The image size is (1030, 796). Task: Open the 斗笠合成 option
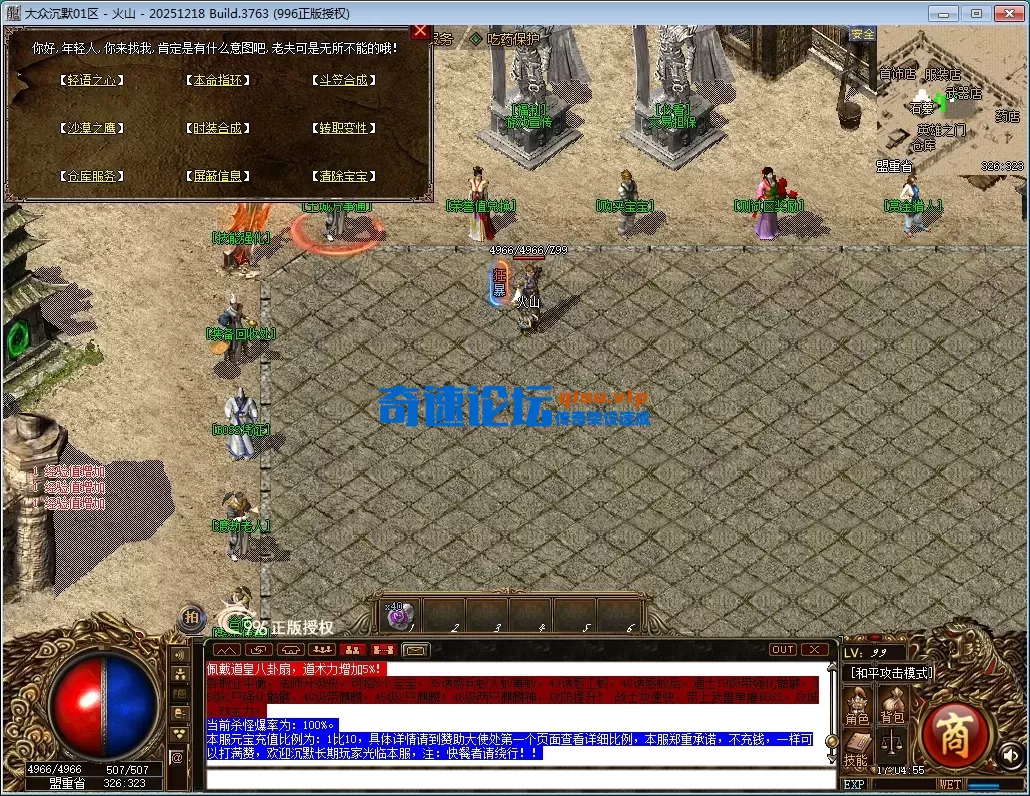[343, 80]
